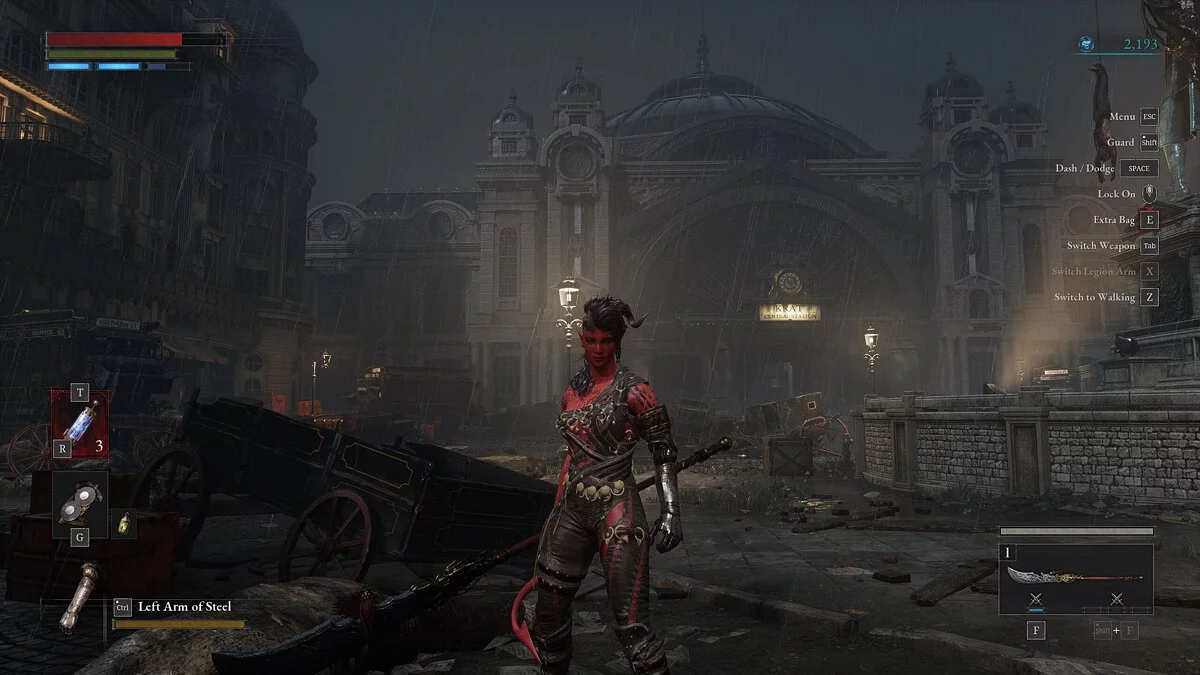Click the left crossed-swords Fable Art icon
This screenshot has width=1200, height=675.
tap(1035, 600)
